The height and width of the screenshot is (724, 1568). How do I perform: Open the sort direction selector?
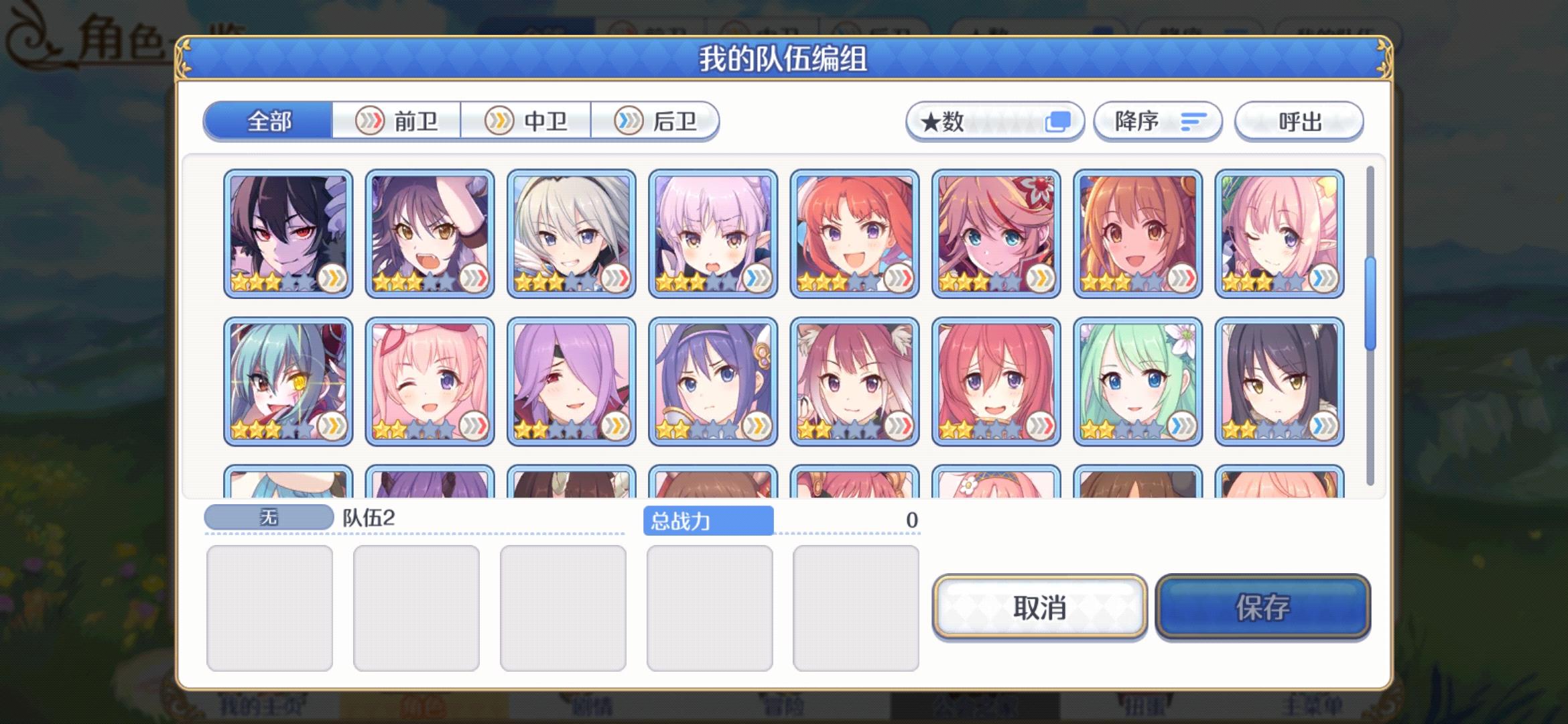(1156, 121)
